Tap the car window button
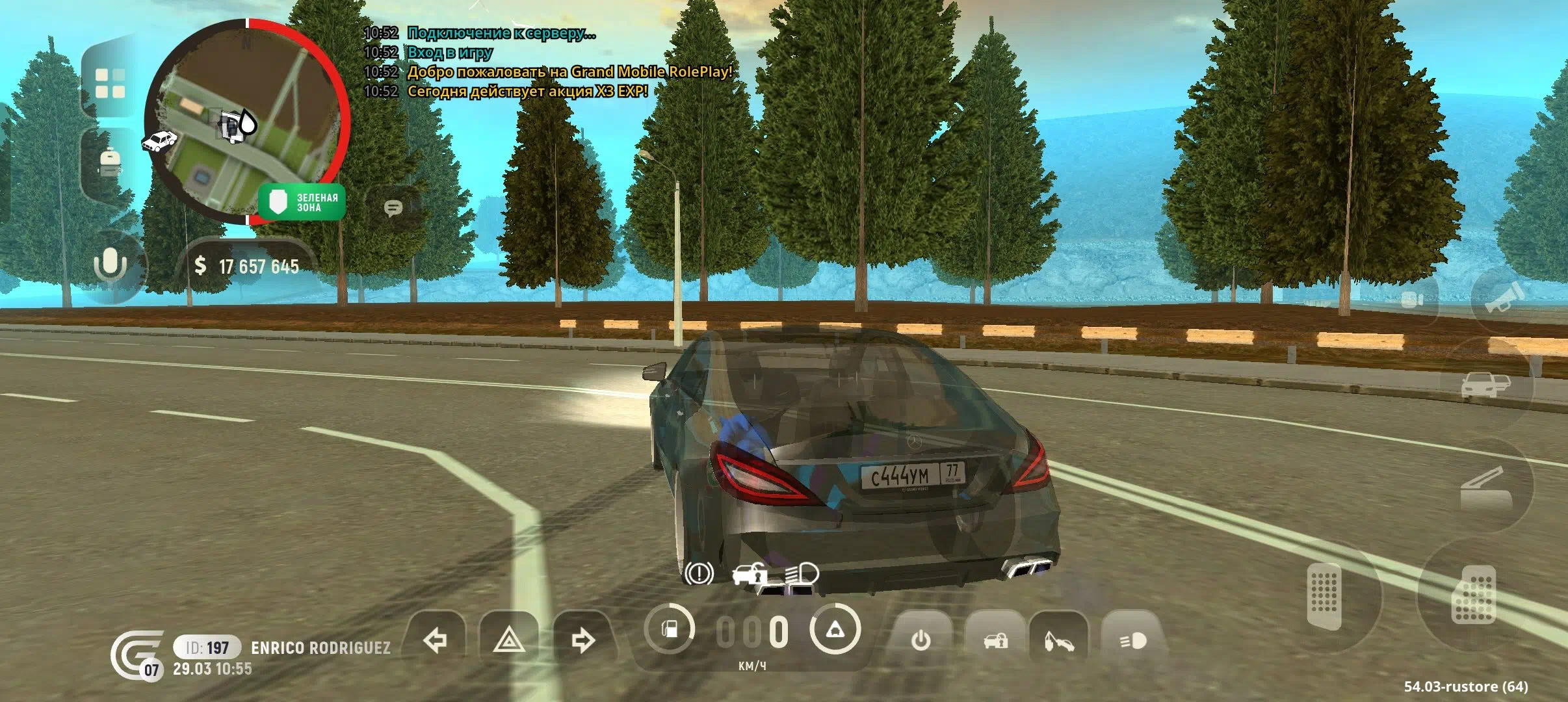 [x=1485, y=486]
